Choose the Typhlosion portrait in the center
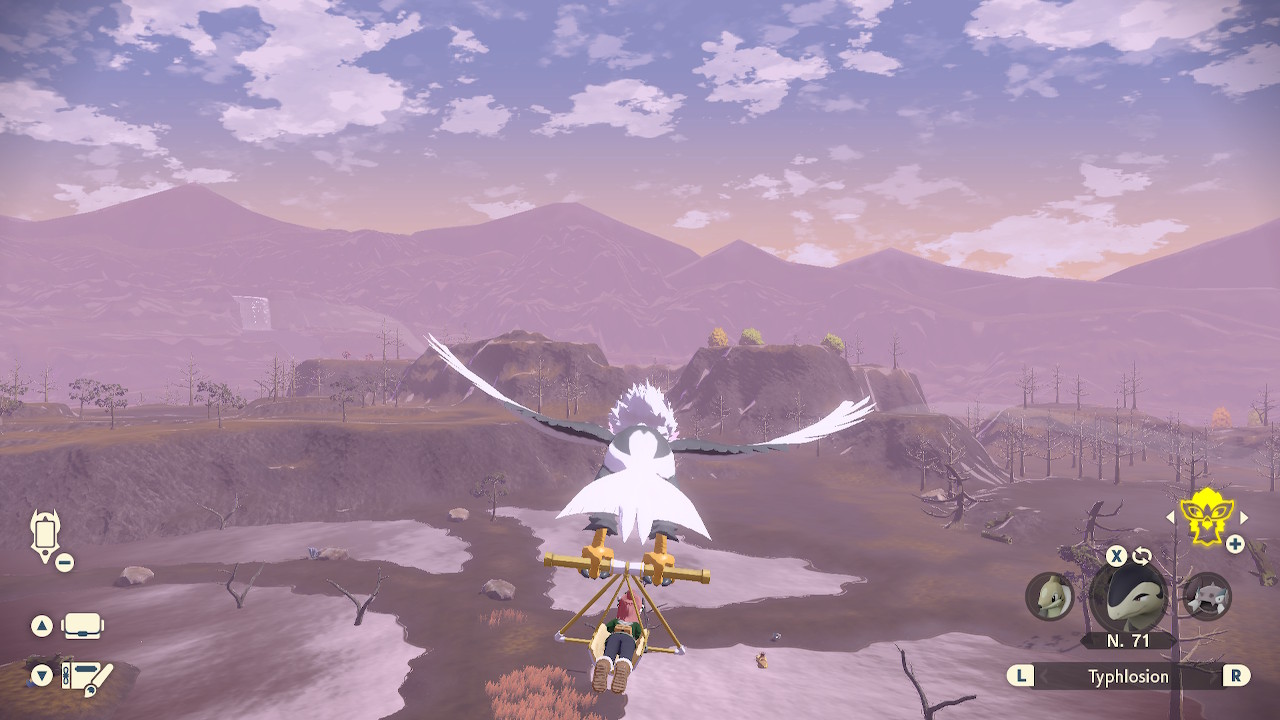 [x=1128, y=597]
